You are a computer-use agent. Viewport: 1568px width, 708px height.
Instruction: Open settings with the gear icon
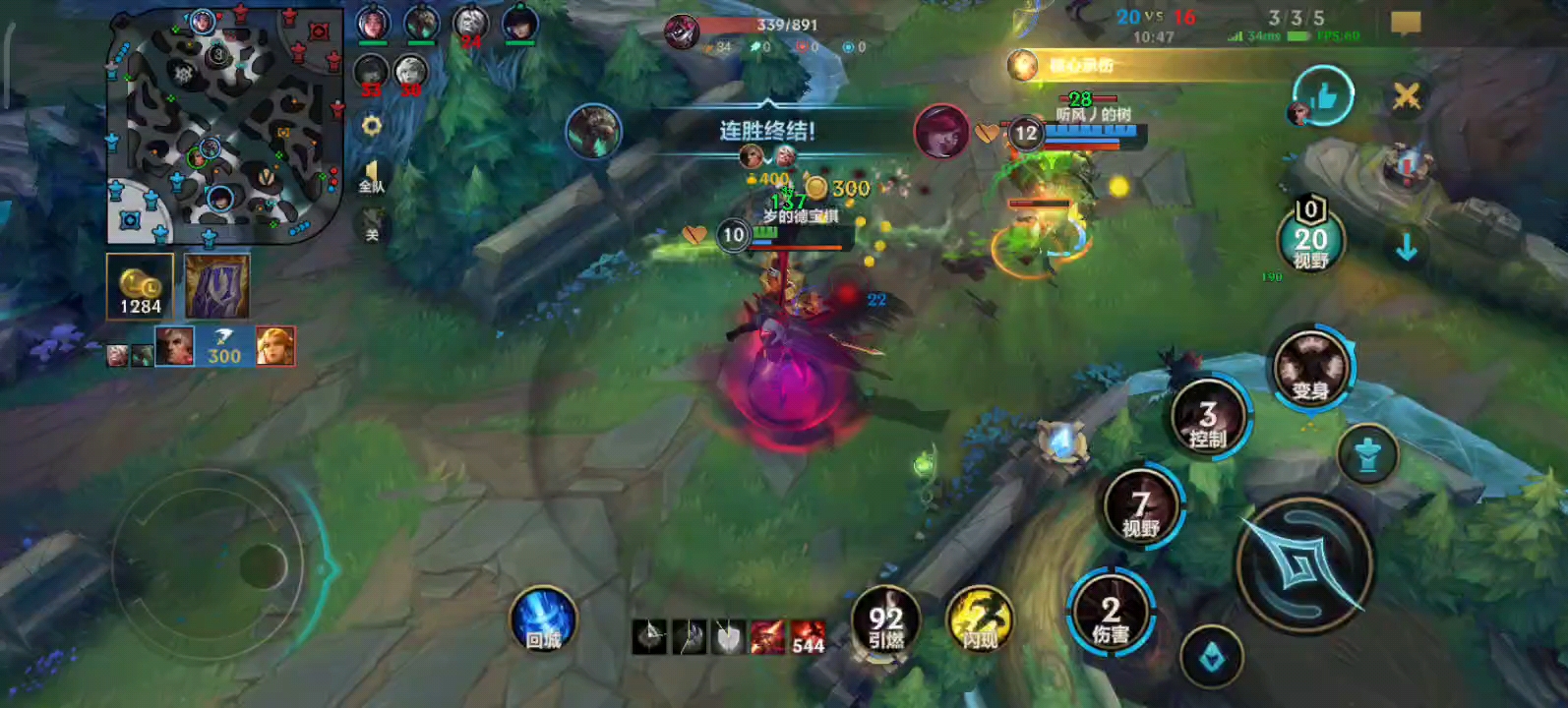[x=372, y=127]
